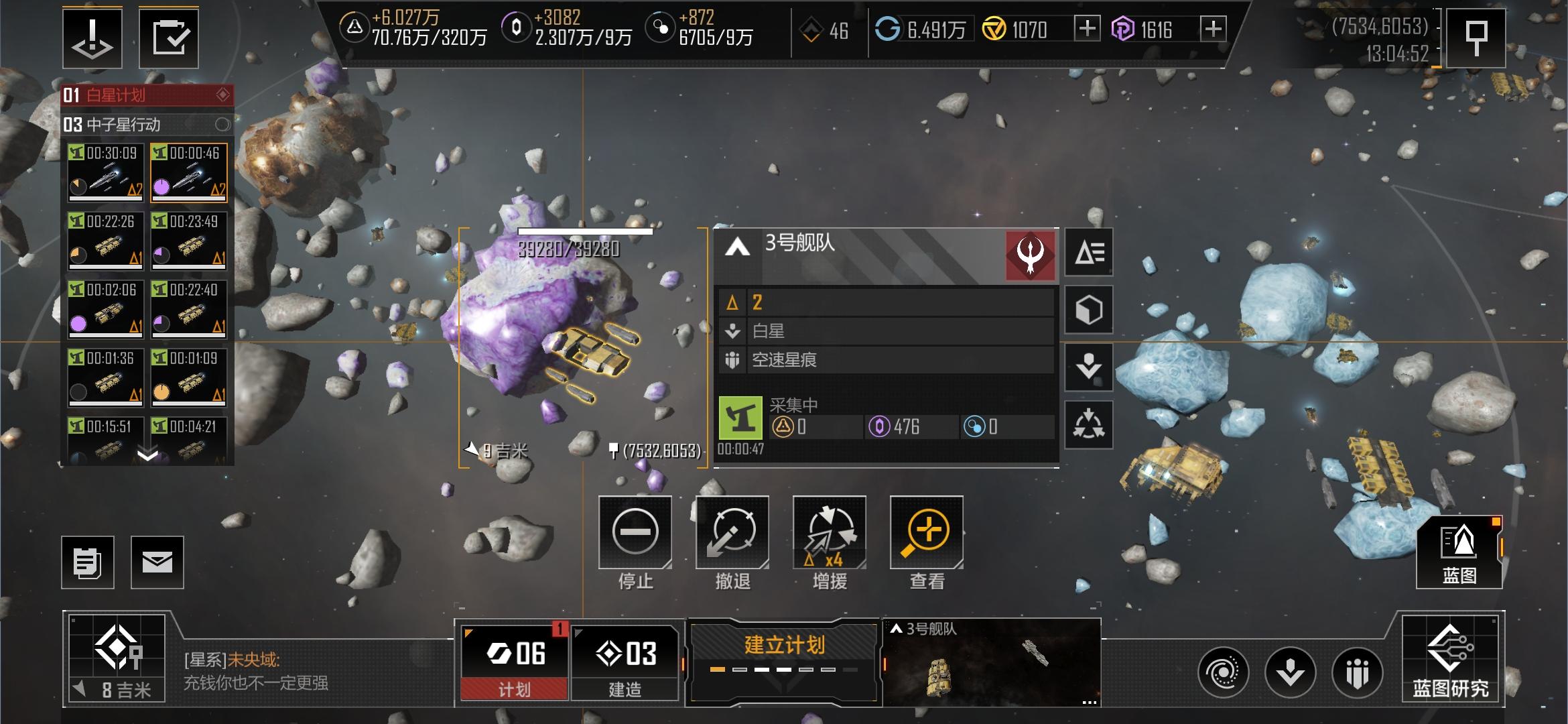This screenshot has height=724, width=1568.
Task: Add more gold currency with plus button
Action: [1086, 29]
